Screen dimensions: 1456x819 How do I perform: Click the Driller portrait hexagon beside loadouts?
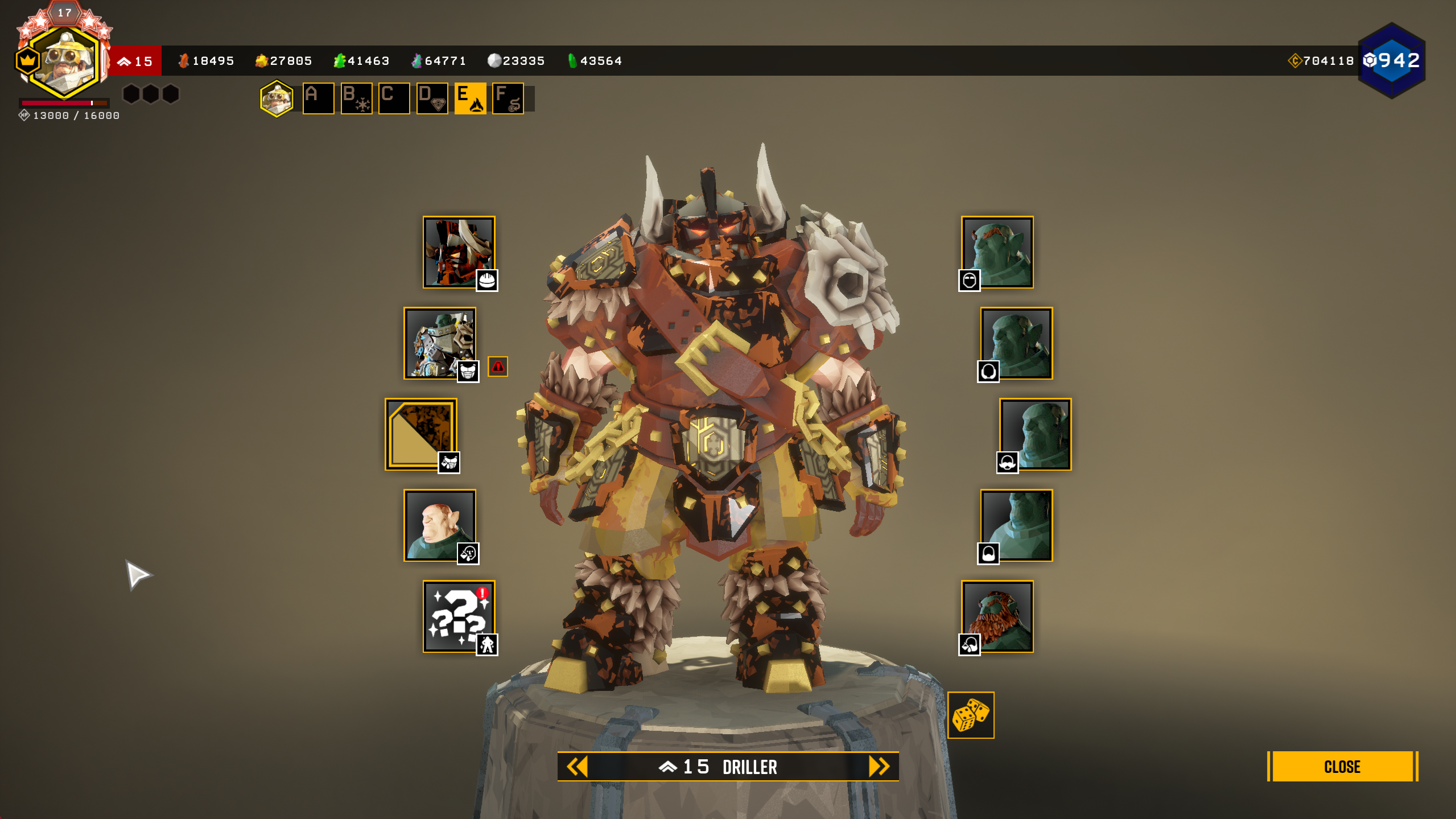click(277, 98)
